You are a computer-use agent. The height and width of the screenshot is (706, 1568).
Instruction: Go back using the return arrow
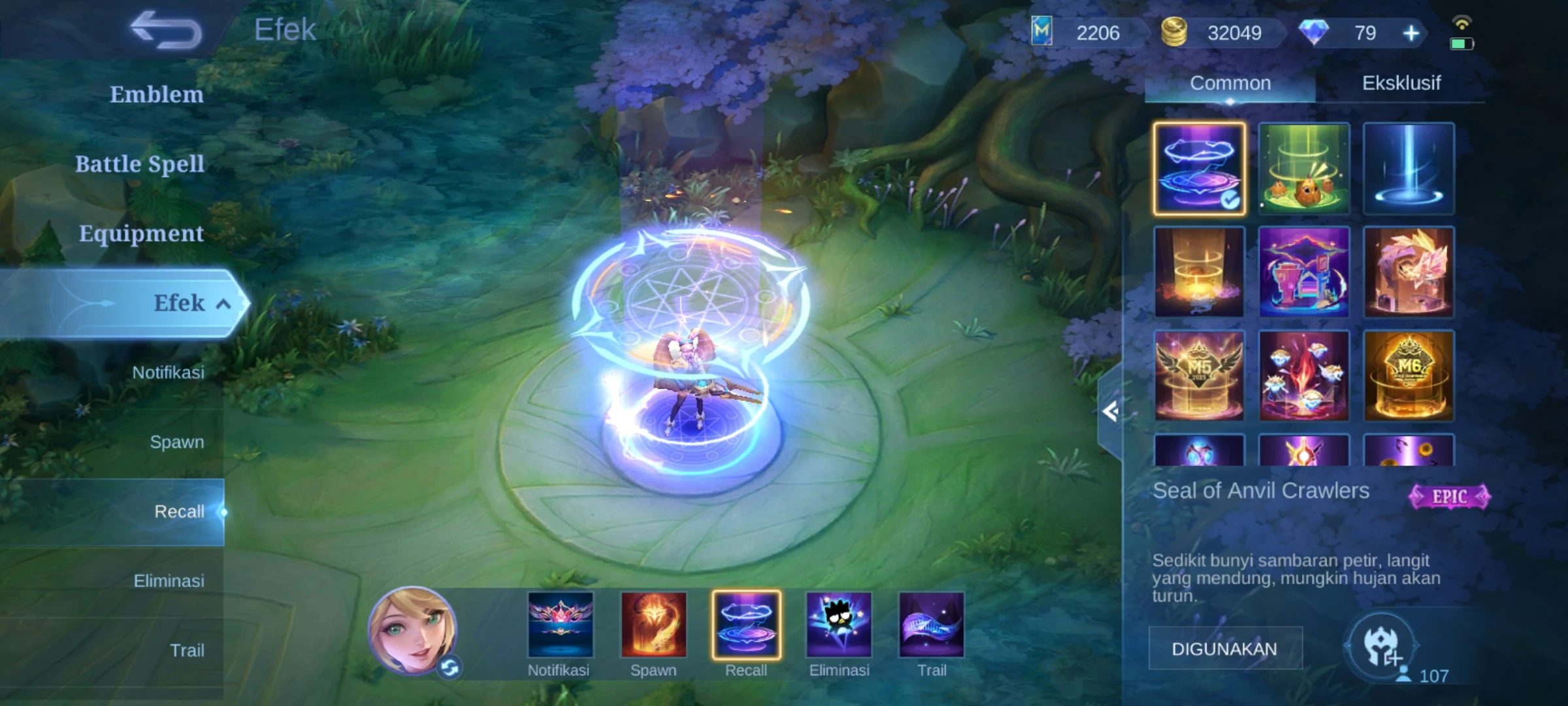coord(166,30)
